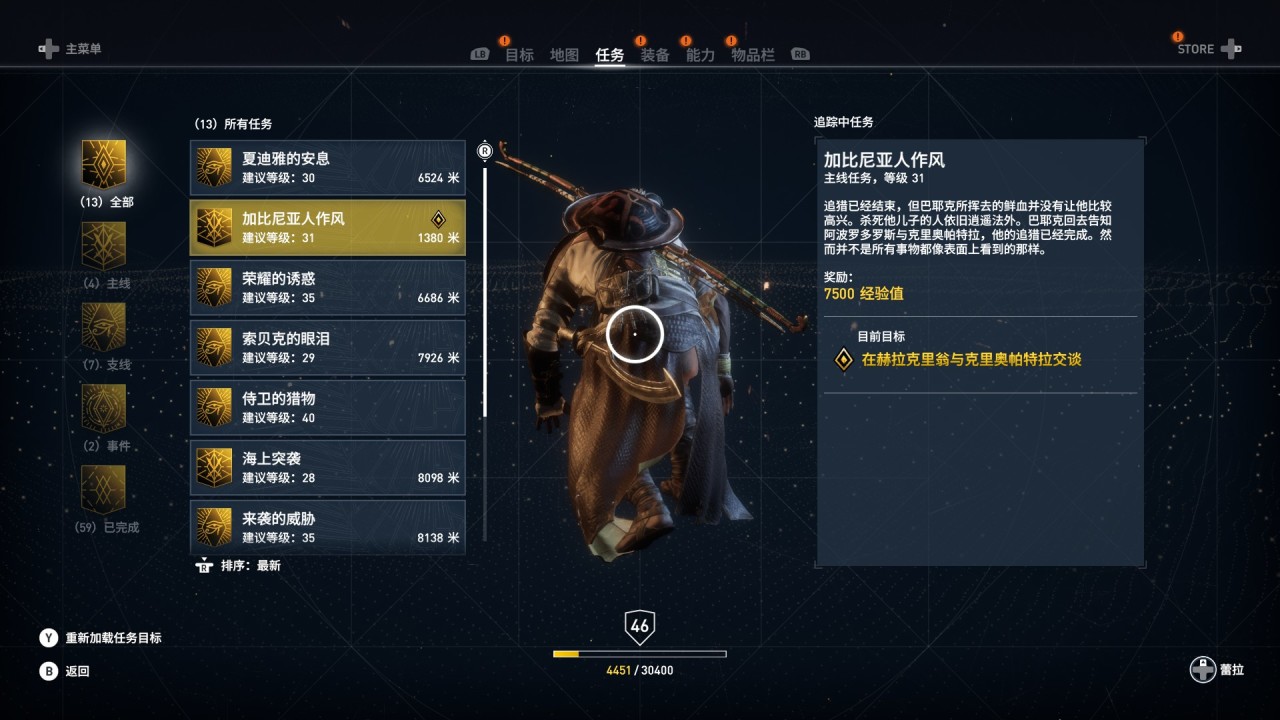Screen dimensions: 1280x720
Task: Open the 地图 tab
Action: [x=564, y=55]
